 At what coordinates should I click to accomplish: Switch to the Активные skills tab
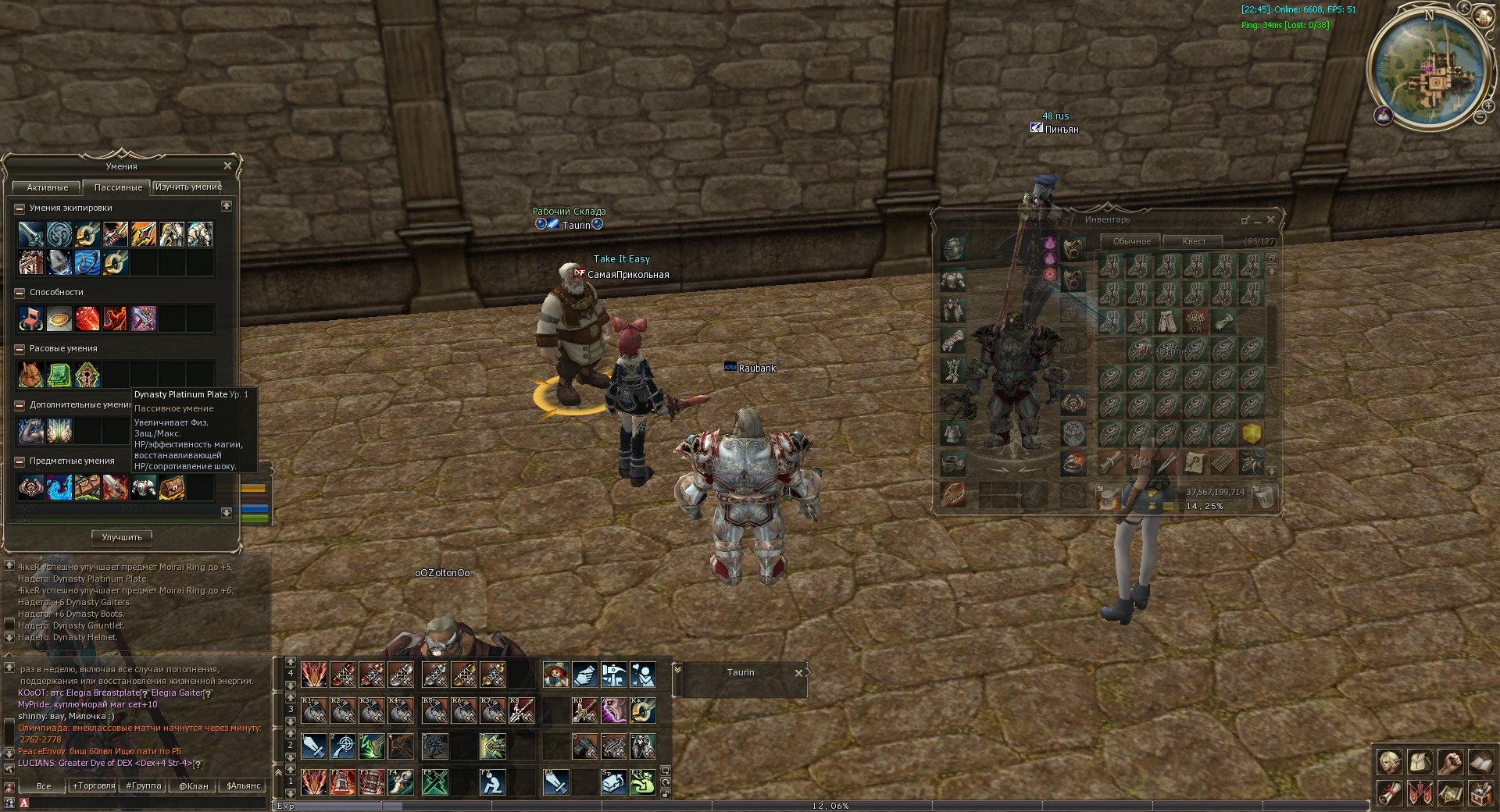point(47,187)
